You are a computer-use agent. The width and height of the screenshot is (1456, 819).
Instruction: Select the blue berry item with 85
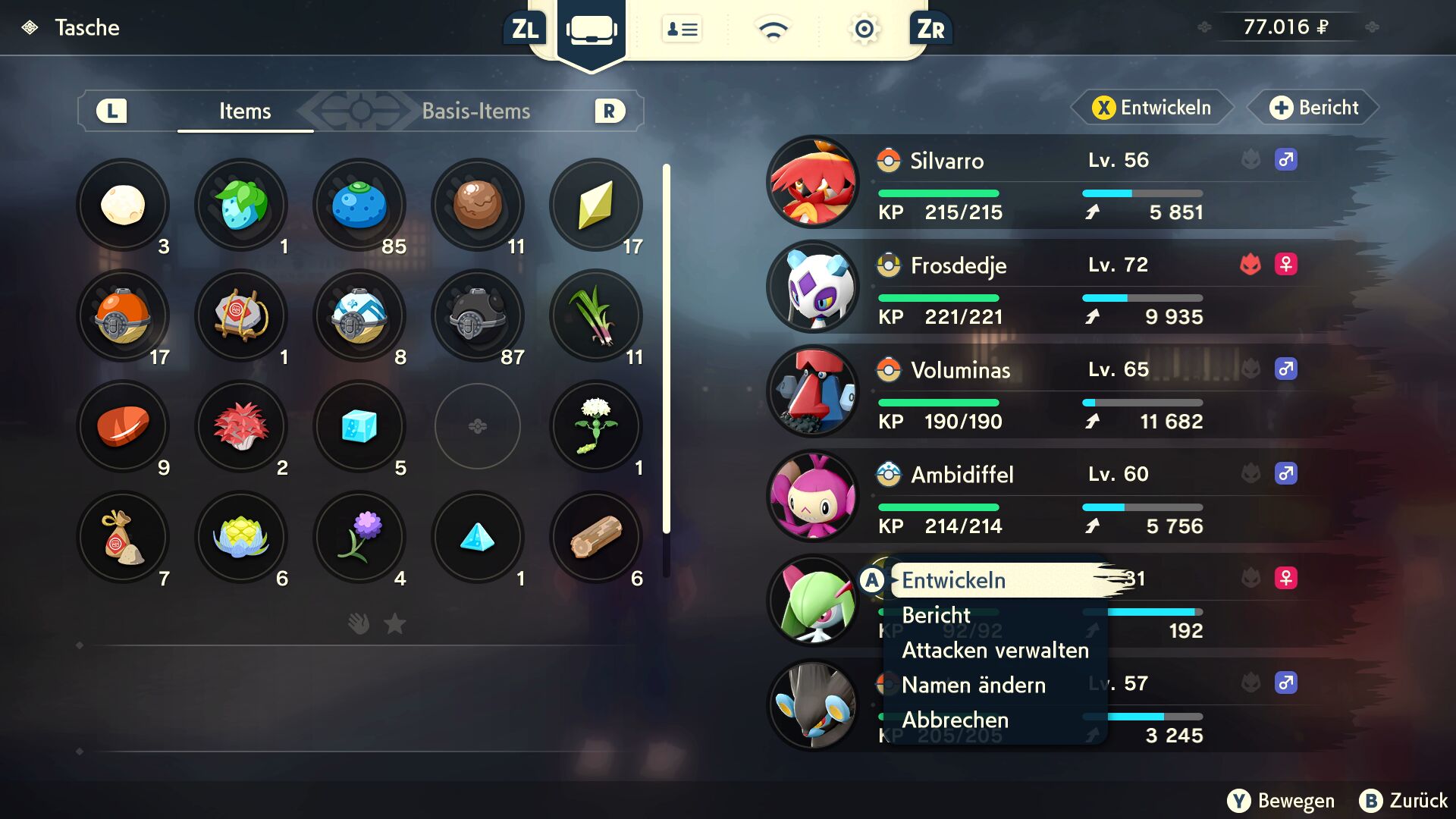[x=359, y=205]
